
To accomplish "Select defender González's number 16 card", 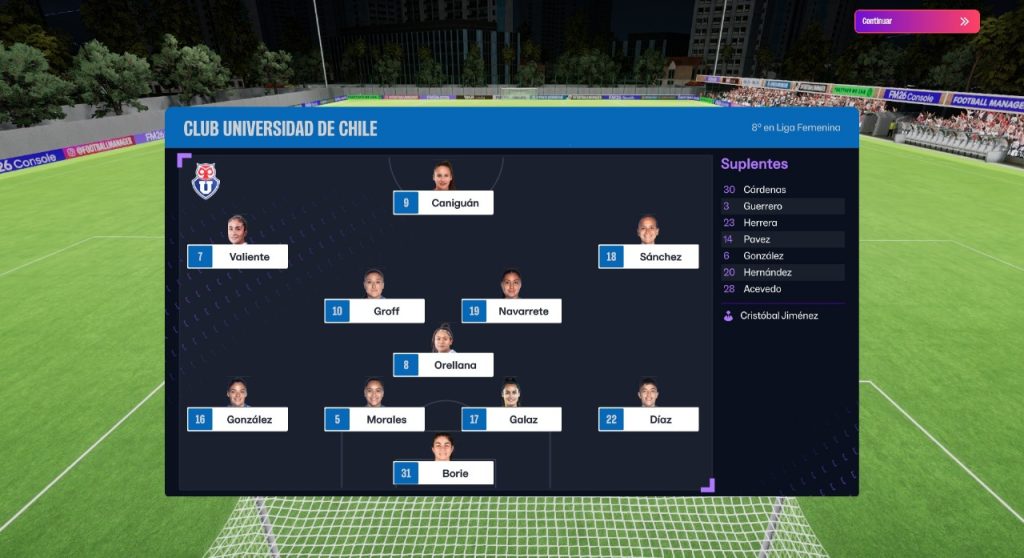I will pyautogui.click(x=237, y=419).
